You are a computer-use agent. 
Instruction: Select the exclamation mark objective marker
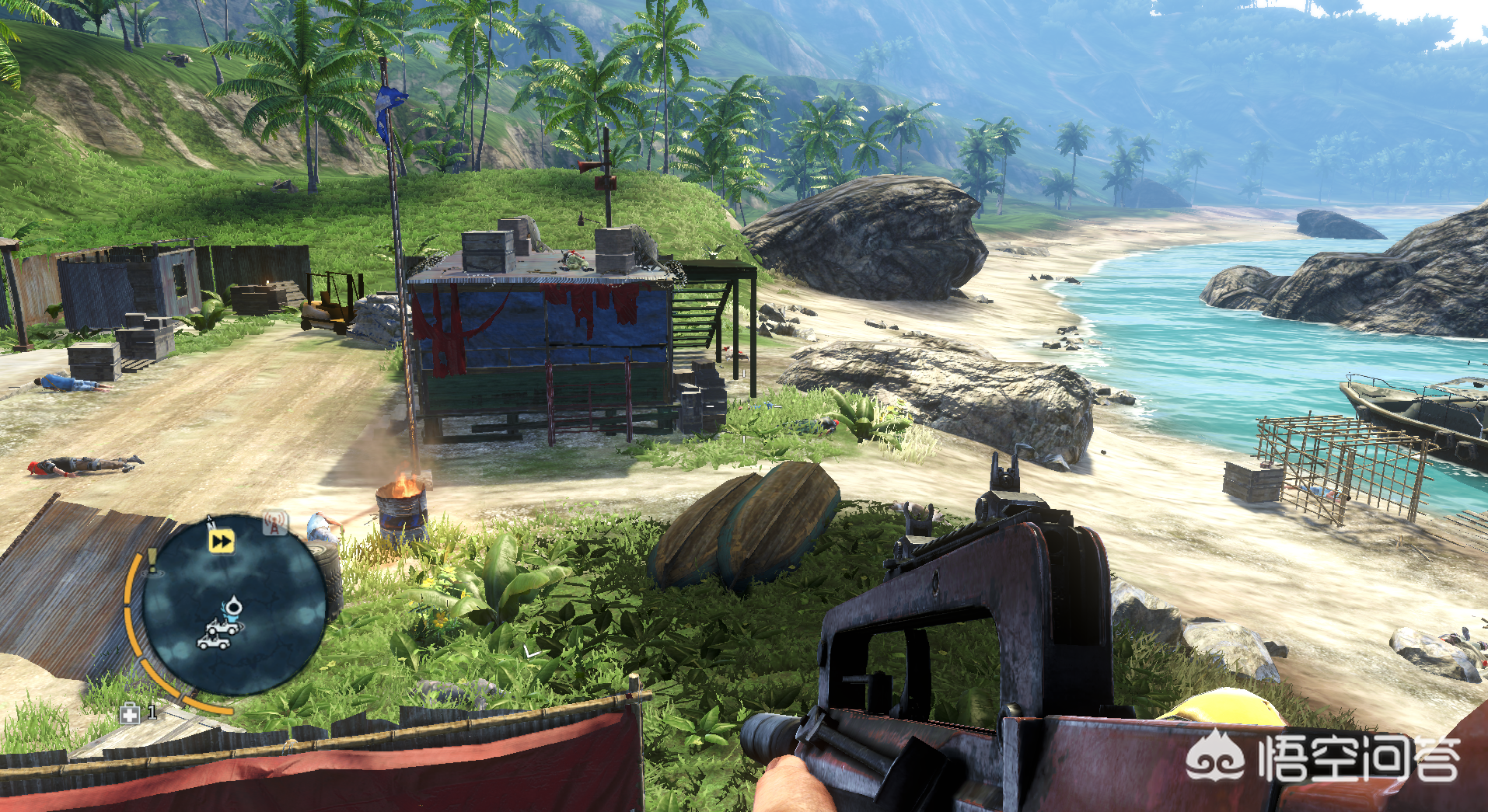pyautogui.click(x=152, y=559)
